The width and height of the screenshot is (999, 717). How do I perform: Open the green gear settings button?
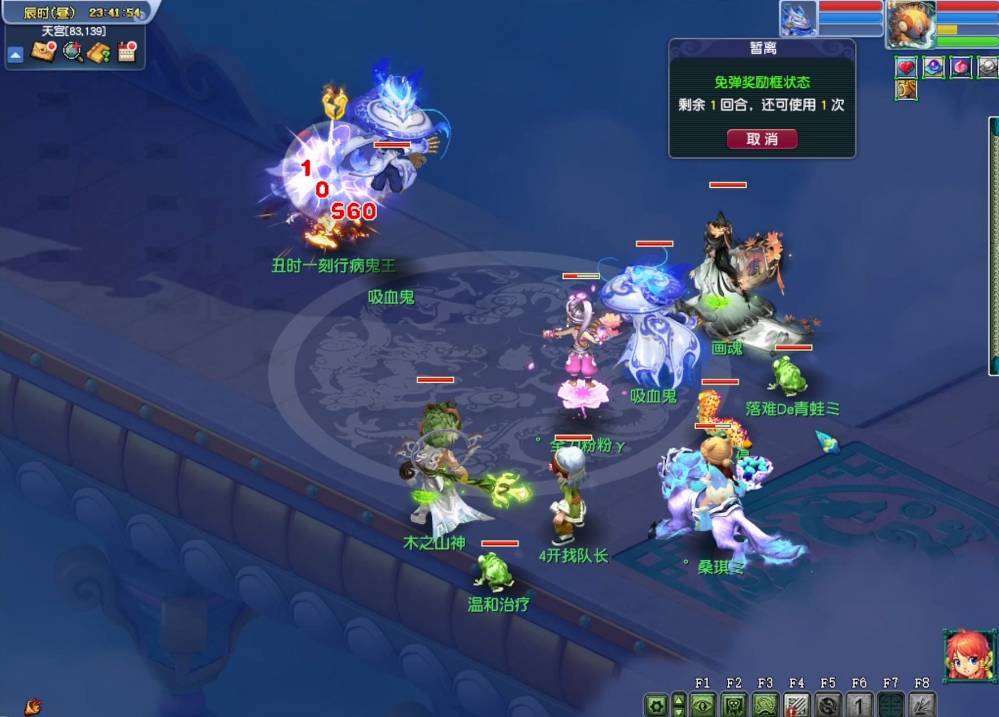655,704
